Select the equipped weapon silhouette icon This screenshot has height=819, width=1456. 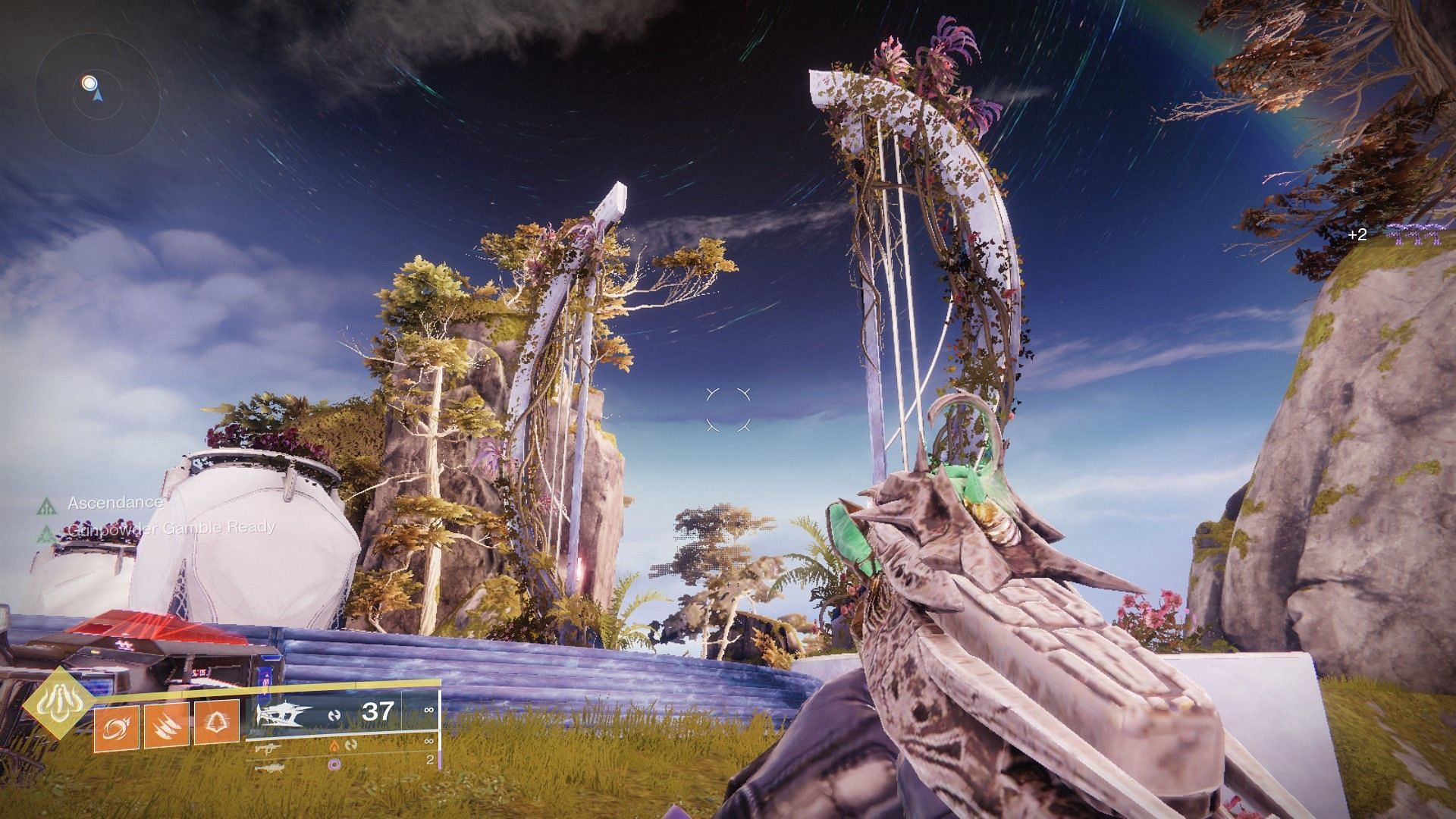(x=284, y=714)
